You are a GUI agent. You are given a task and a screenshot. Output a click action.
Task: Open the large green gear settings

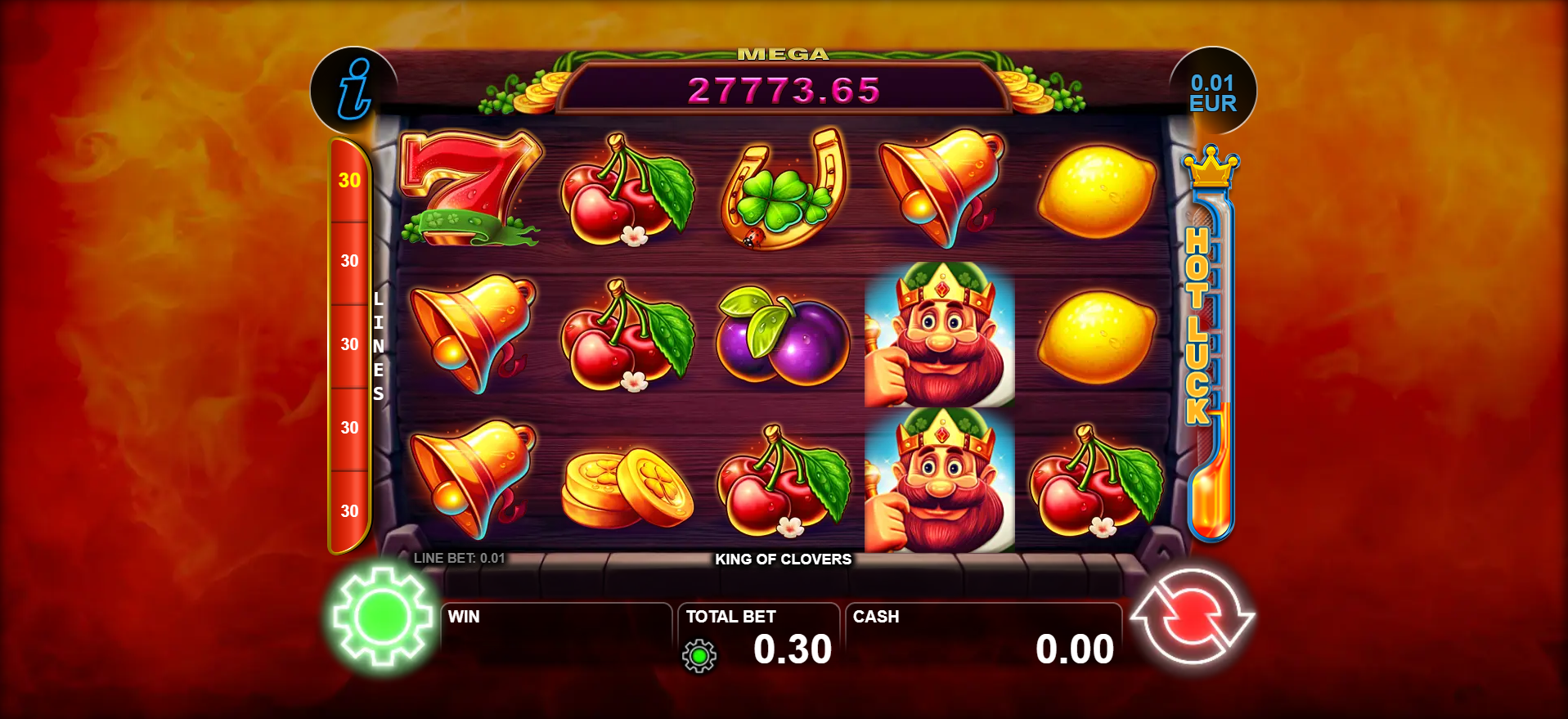tap(383, 616)
